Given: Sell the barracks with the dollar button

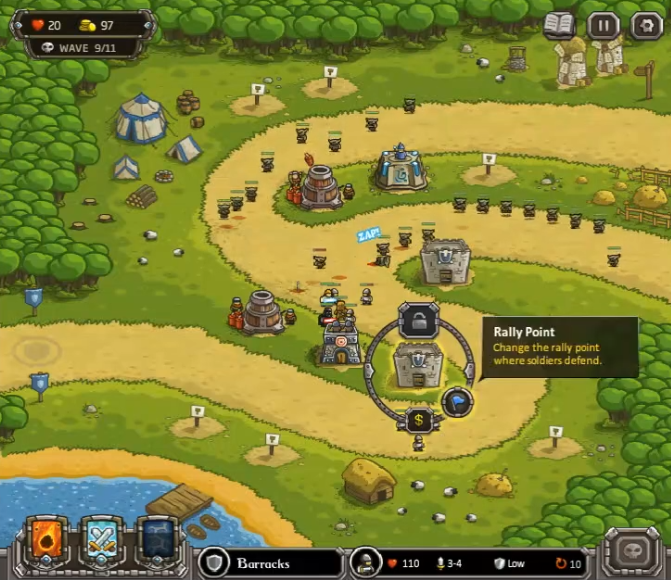Looking at the screenshot, I should coord(419,420).
